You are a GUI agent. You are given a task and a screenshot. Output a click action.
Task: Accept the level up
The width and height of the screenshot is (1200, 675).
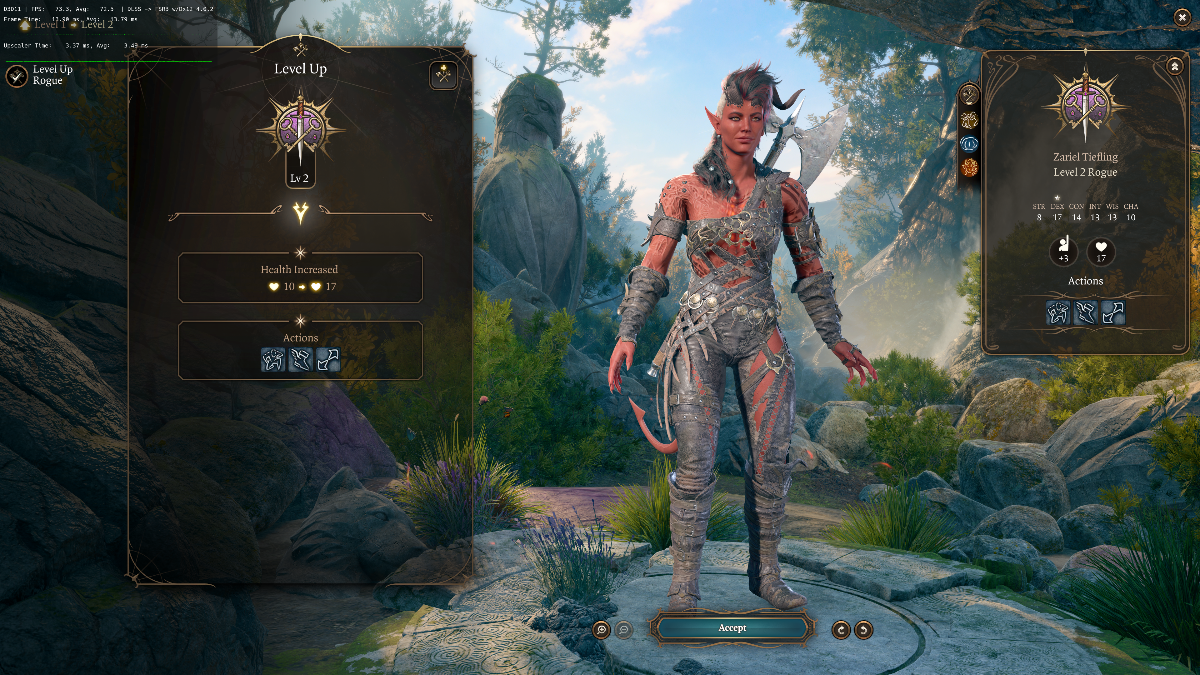[x=731, y=628]
